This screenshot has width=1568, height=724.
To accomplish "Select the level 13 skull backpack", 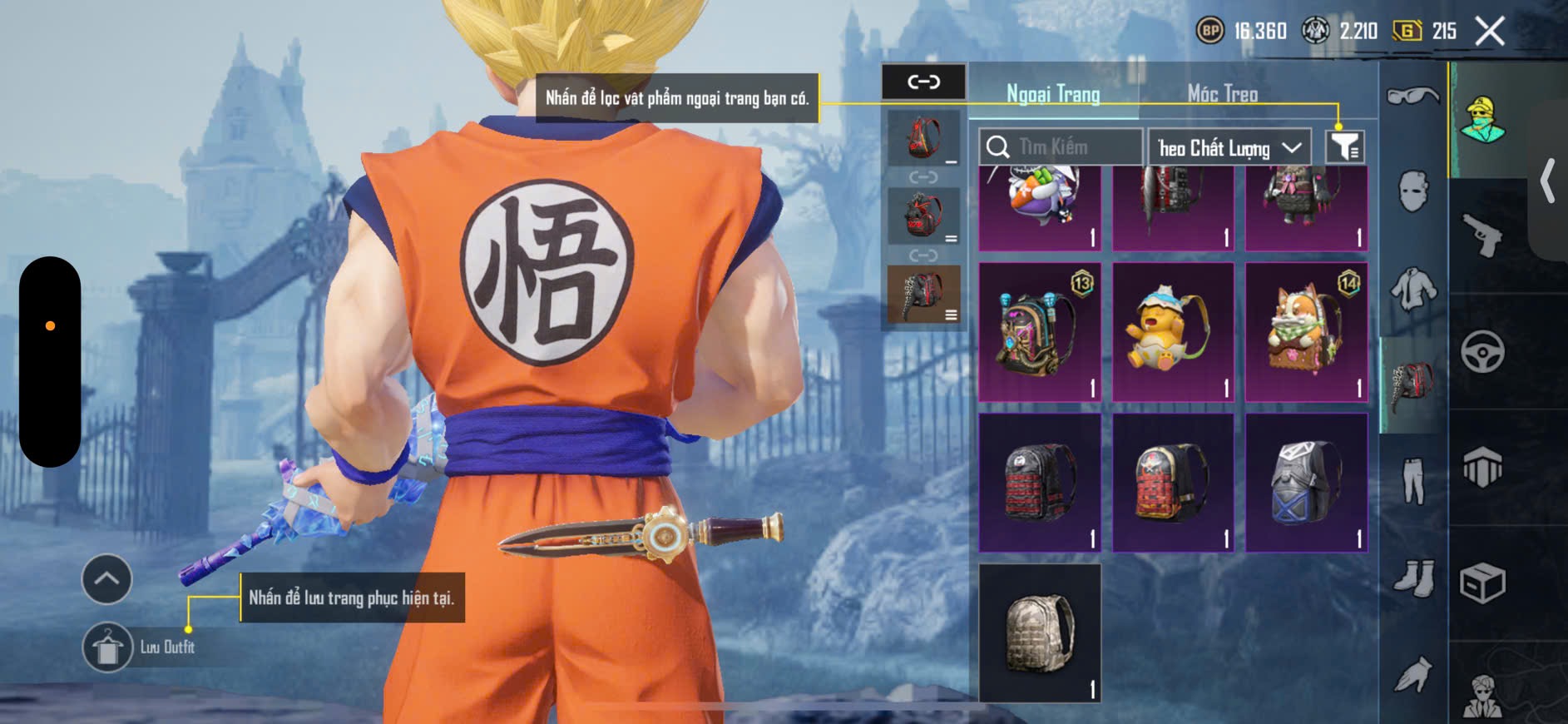I will [x=1039, y=332].
